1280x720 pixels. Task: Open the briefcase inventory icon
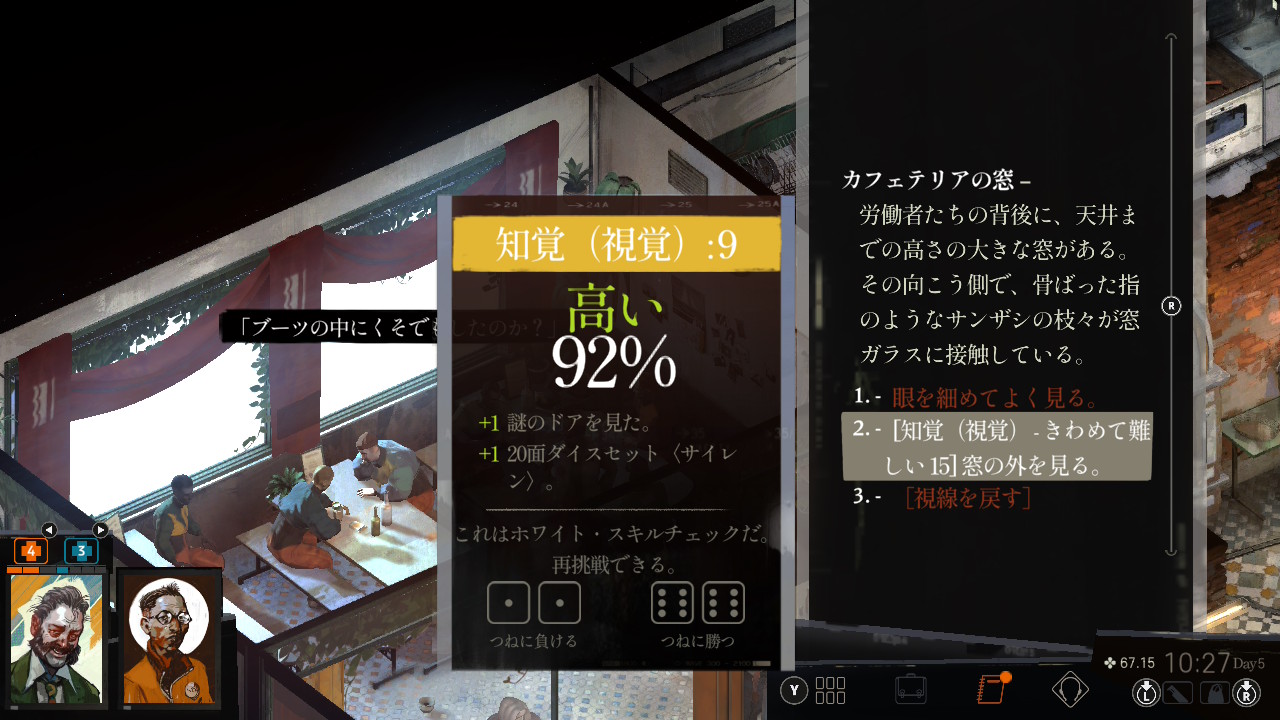point(910,689)
